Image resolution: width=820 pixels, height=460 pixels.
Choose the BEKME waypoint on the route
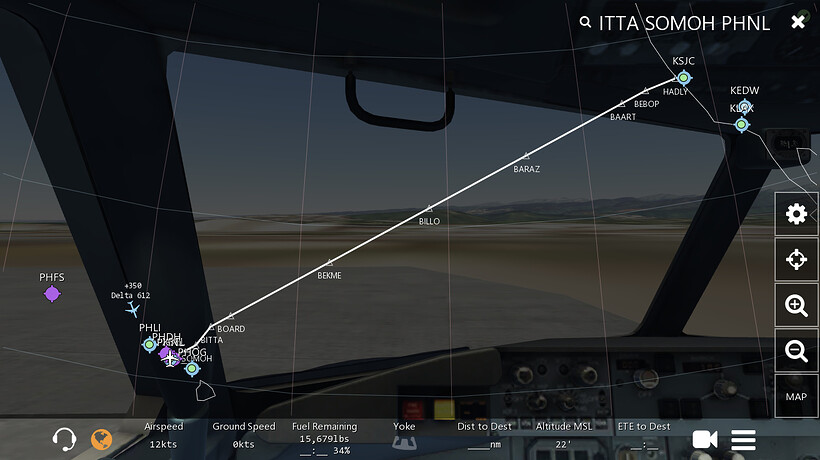pos(330,262)
